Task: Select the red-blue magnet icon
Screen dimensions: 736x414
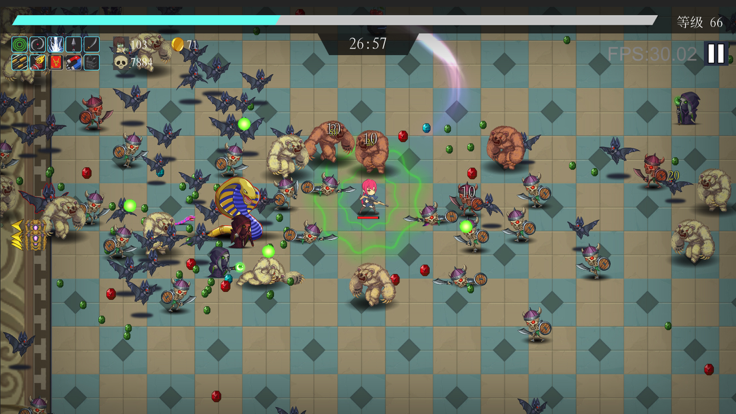Action: click(x=74, y=63)
